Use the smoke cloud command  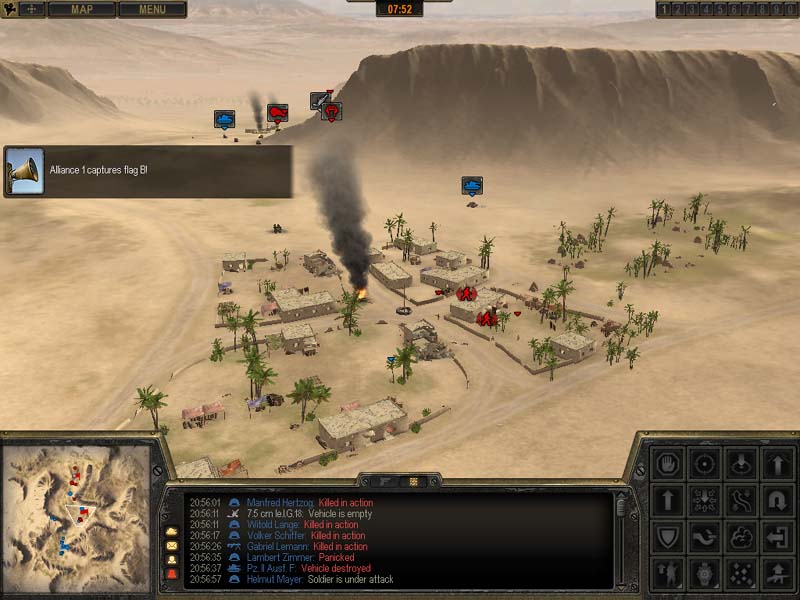point(741,537)
